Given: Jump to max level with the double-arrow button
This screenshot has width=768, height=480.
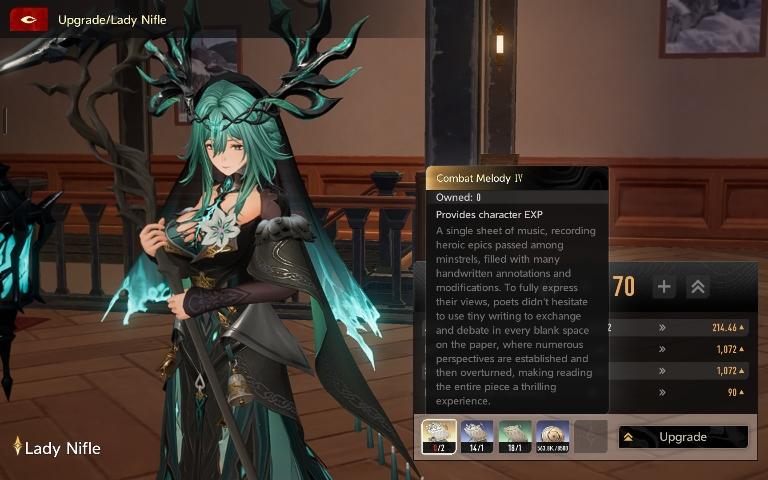Looking at the screenshot, I should (x=698, y=287).
